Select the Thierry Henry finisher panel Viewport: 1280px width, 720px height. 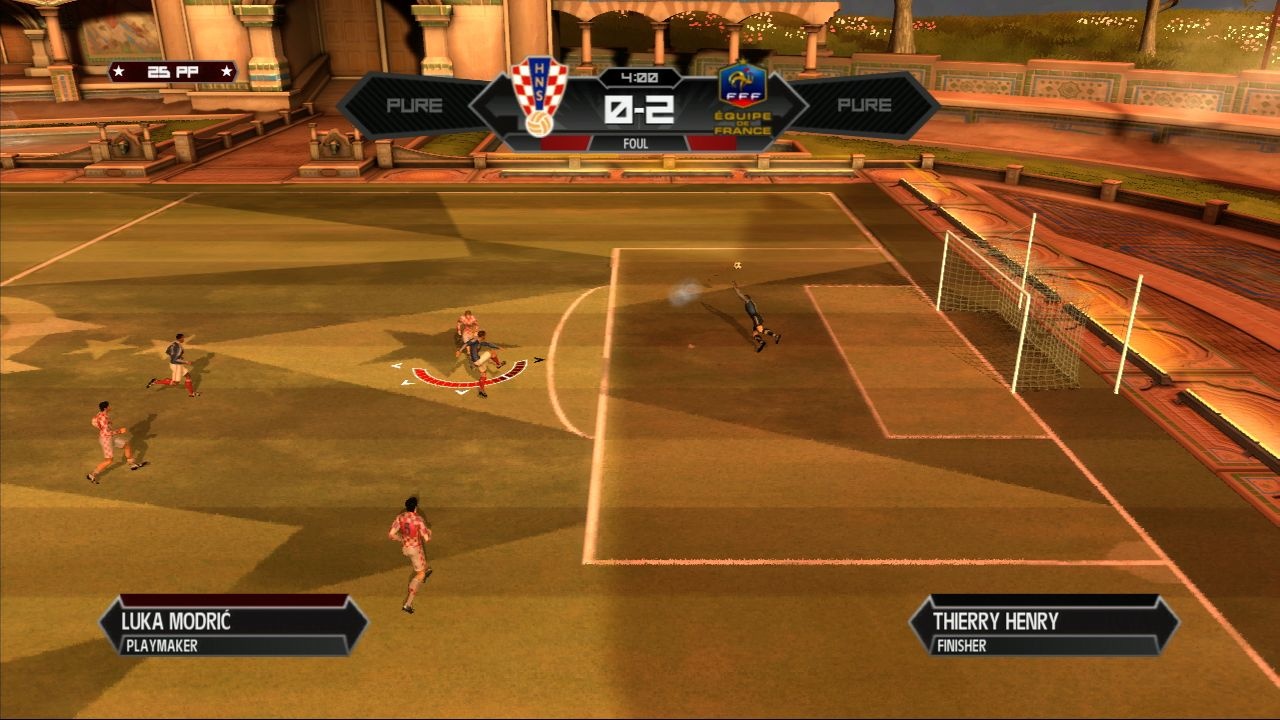point(1044,626)
